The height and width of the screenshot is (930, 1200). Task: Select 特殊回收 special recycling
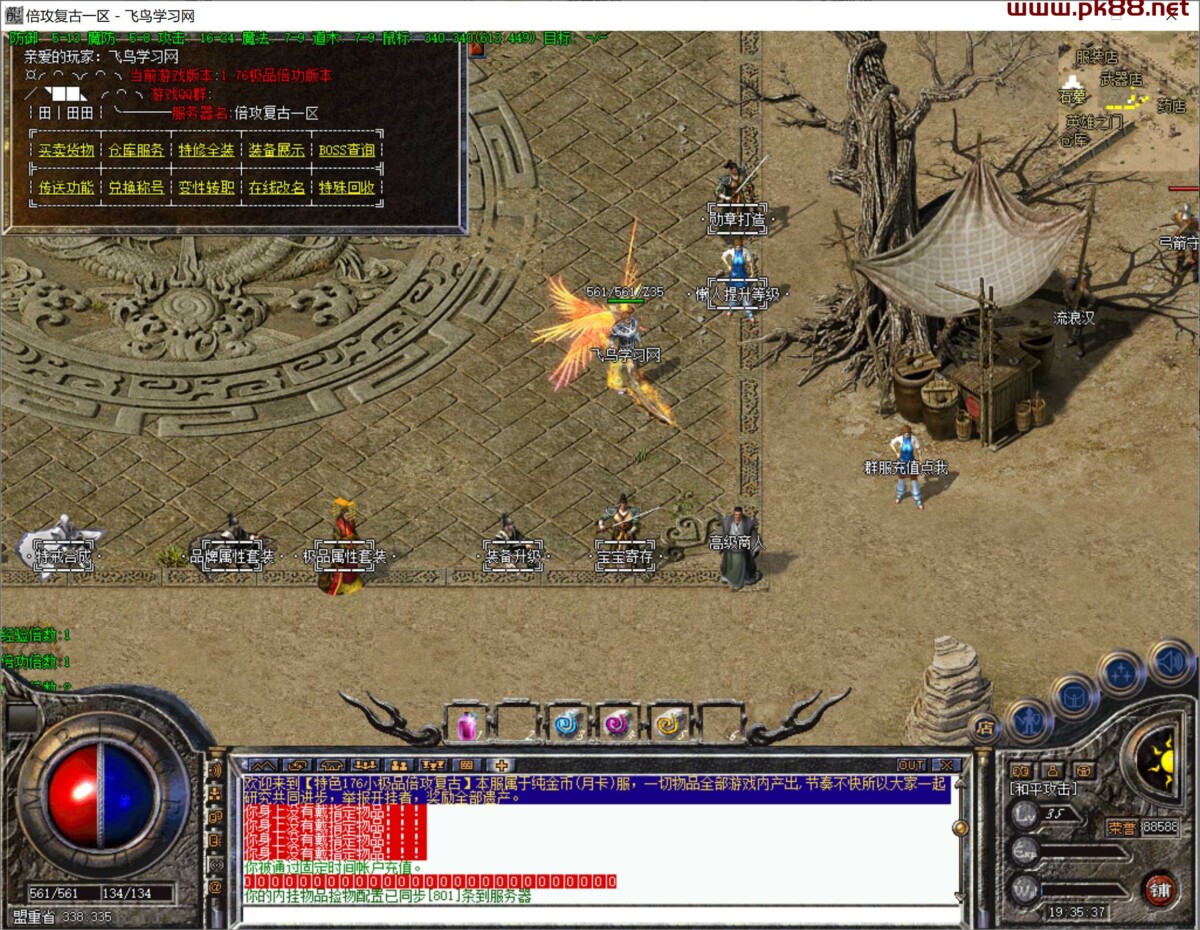click(x=347, y=188)
